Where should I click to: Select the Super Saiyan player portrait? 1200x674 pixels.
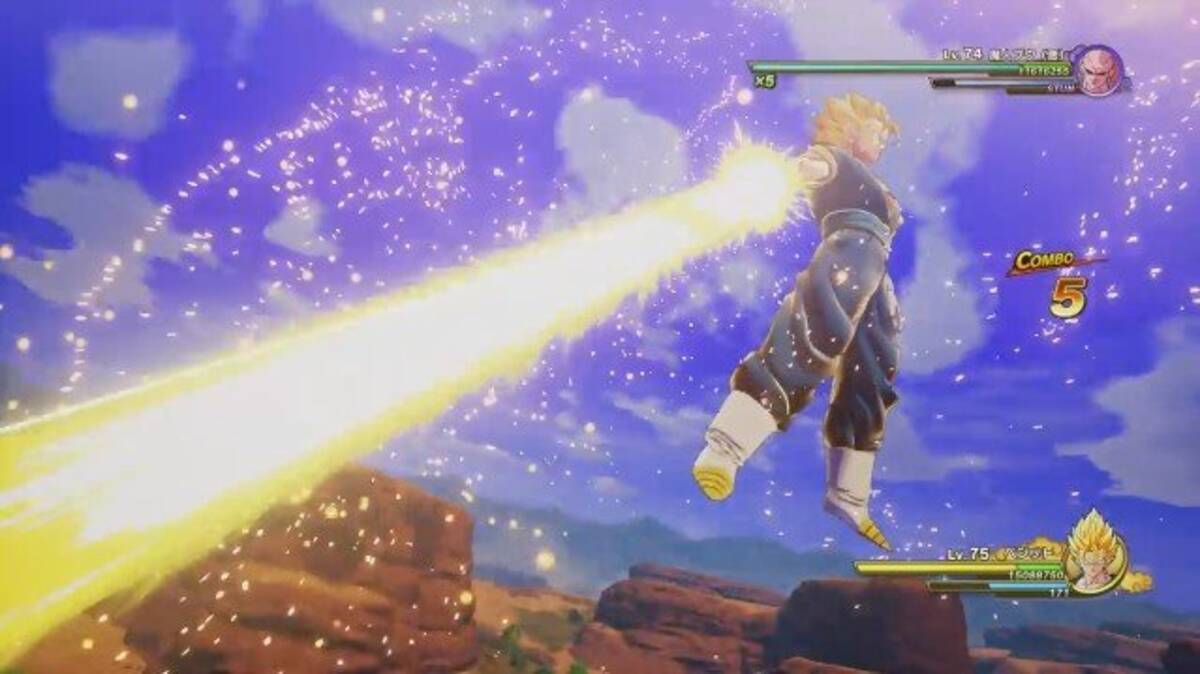click(1093, 559)
